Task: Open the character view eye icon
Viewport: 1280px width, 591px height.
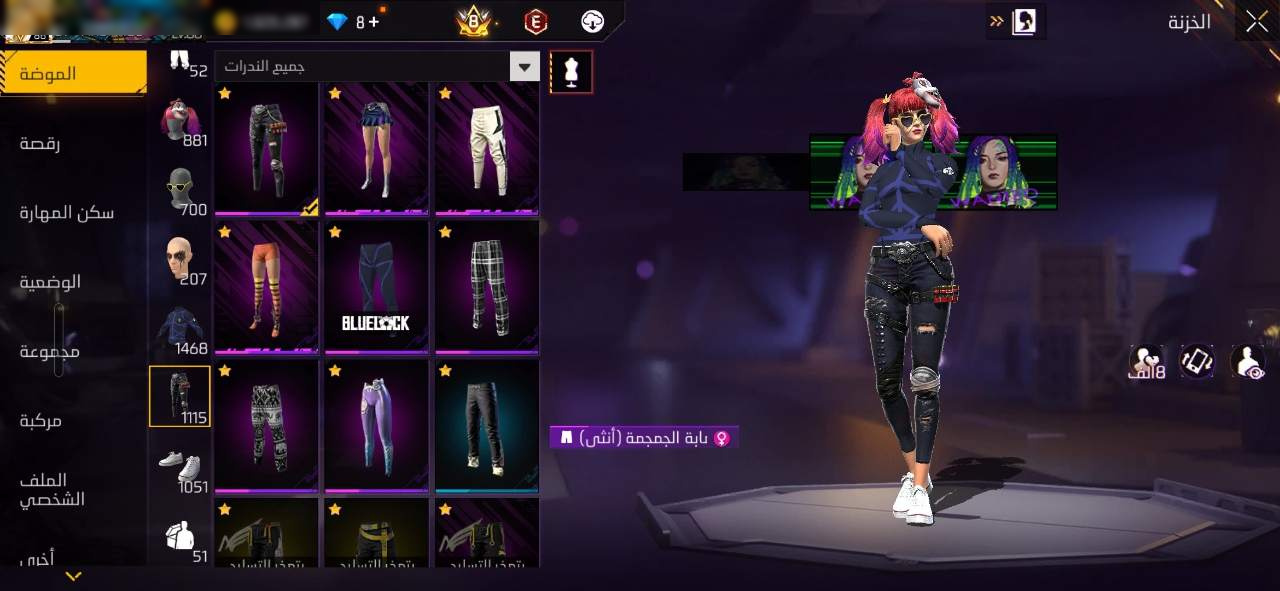Action: tap(1248, 361)
